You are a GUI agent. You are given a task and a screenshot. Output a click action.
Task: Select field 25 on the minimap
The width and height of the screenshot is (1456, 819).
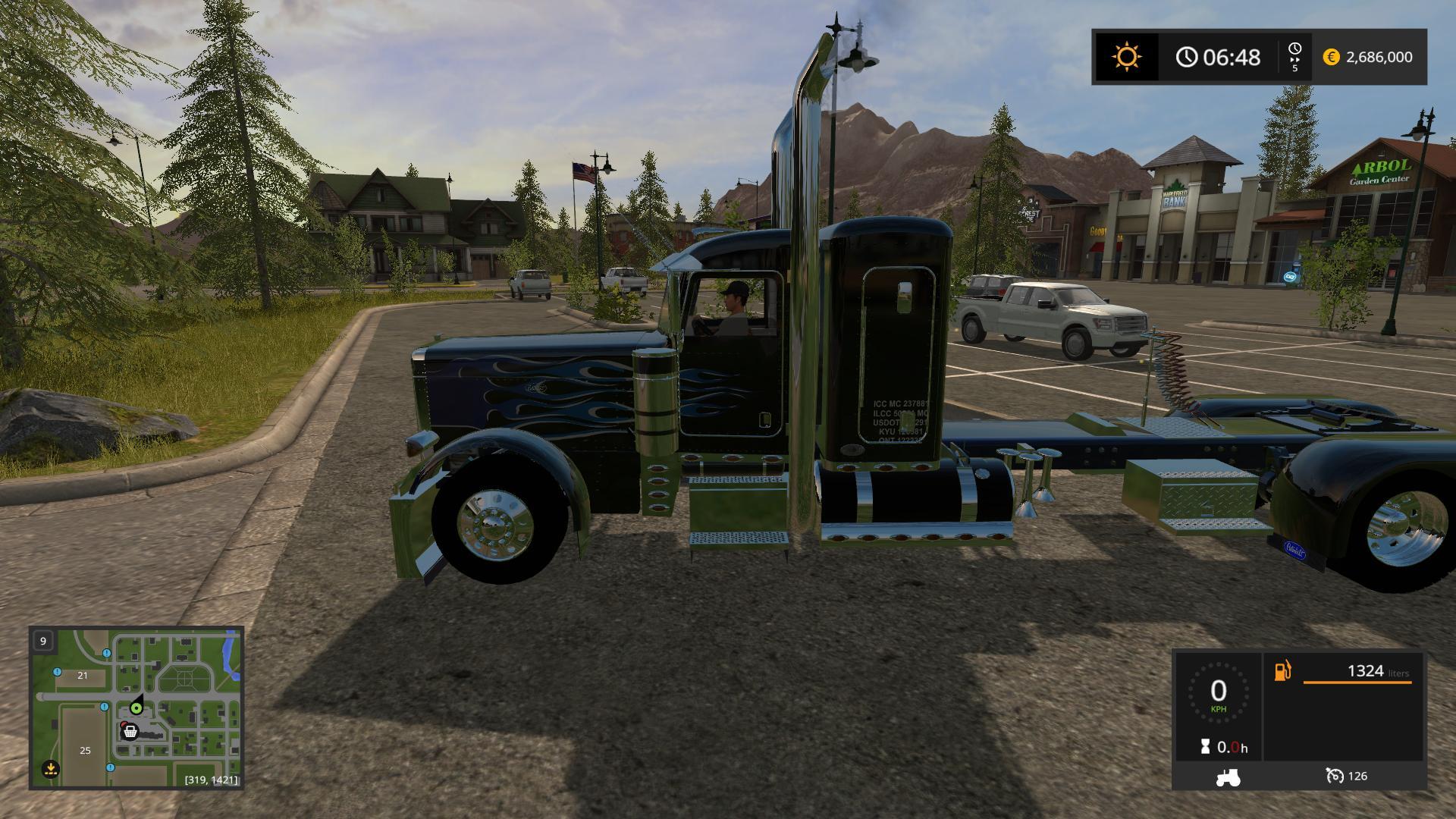(85, 750)
